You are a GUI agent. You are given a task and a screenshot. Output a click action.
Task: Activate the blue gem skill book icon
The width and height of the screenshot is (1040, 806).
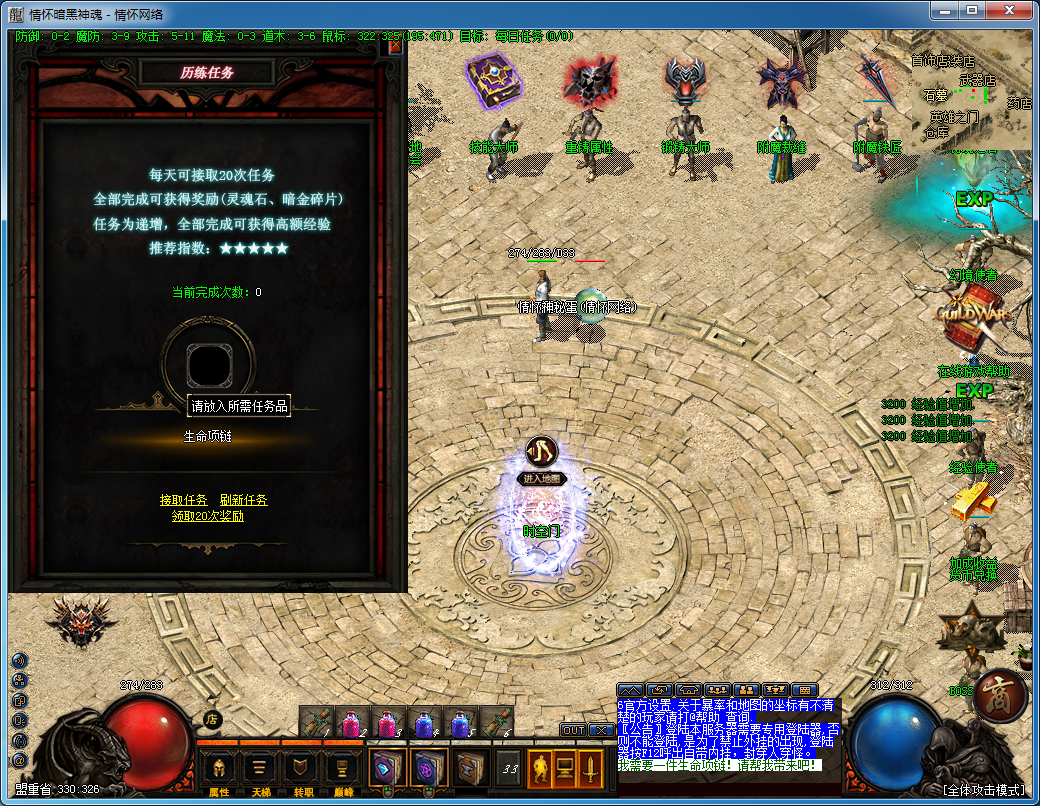386,768
